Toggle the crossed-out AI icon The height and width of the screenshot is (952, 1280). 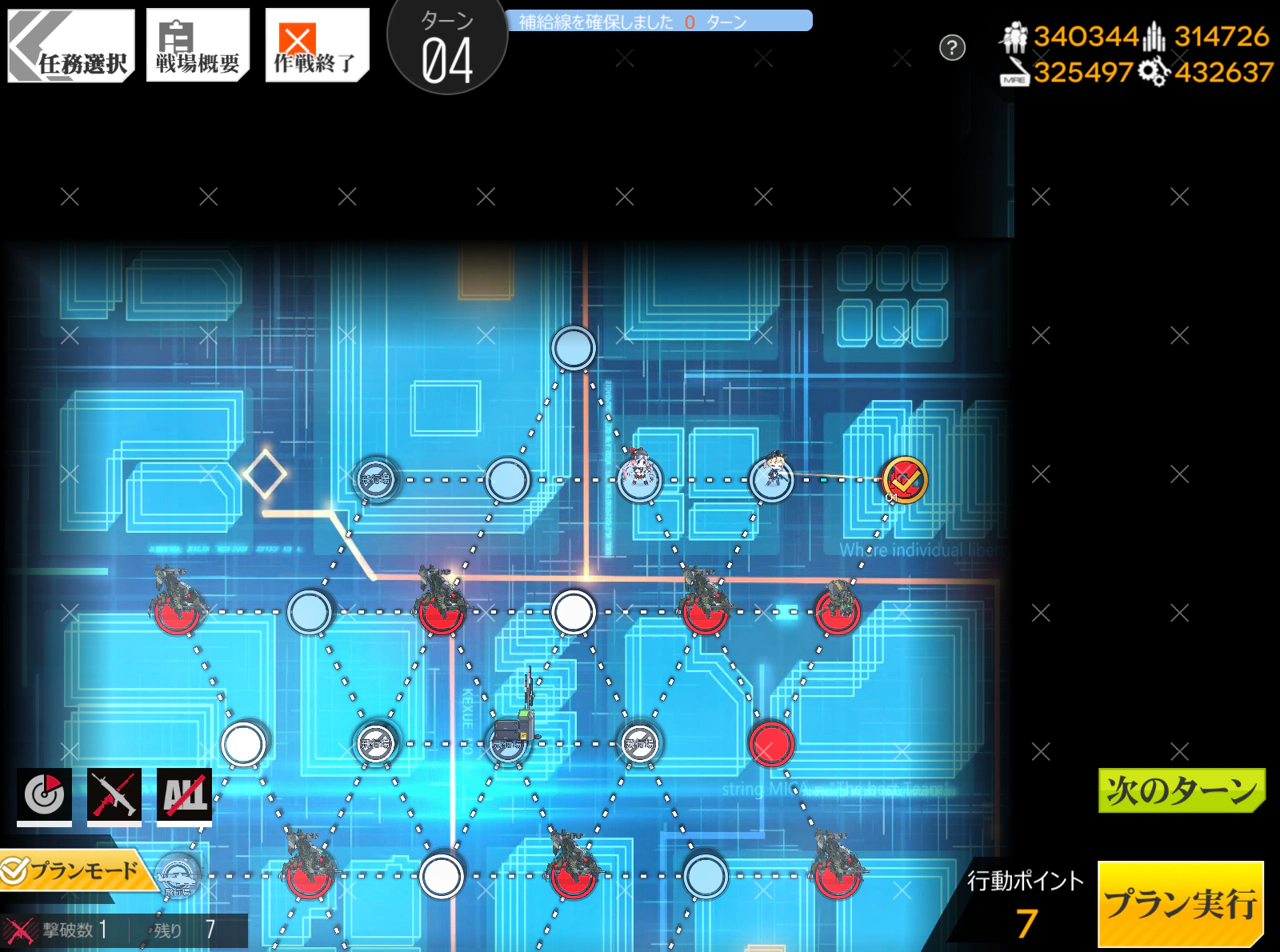184,795
